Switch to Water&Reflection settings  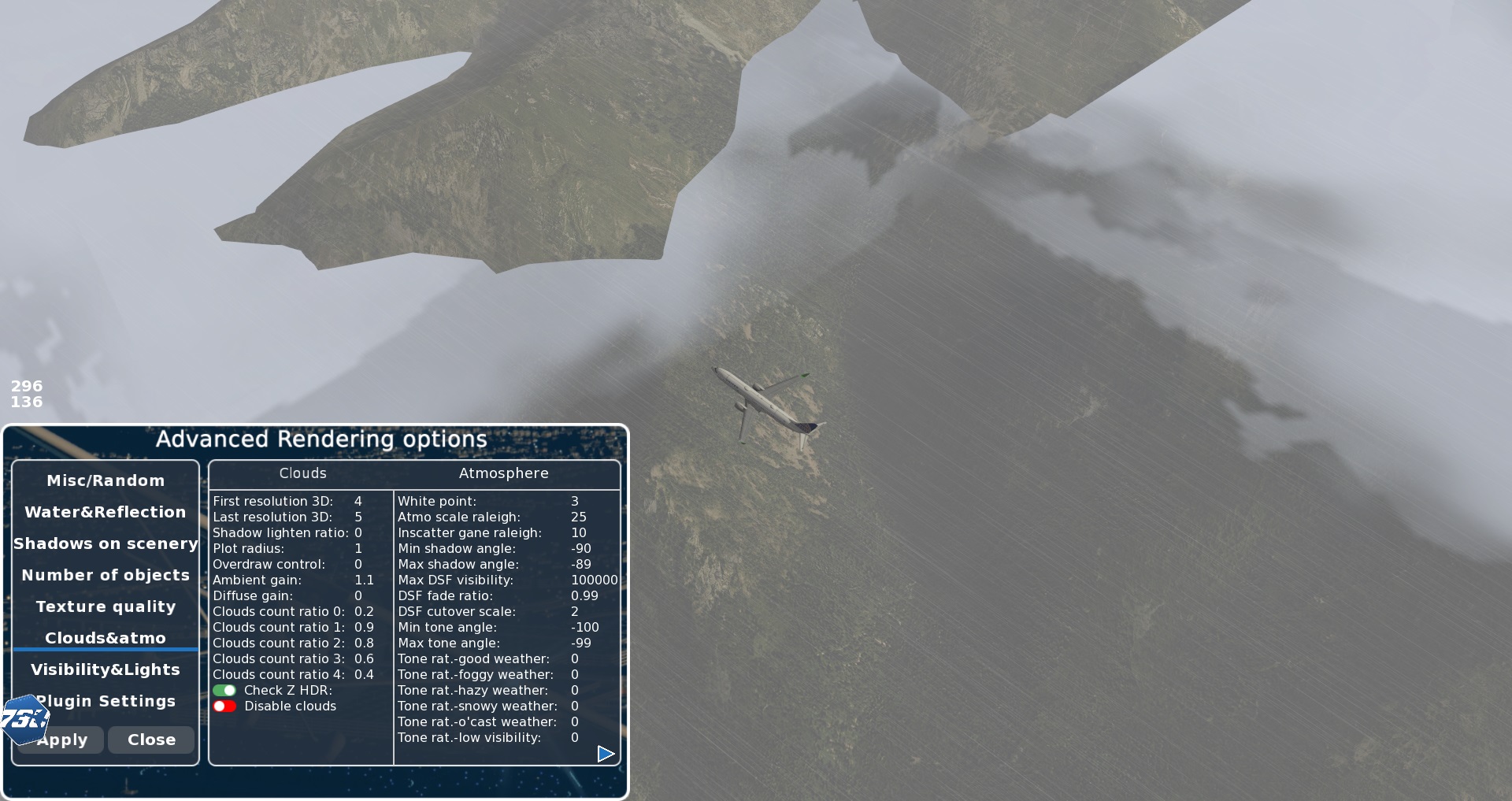click(106, 512)
